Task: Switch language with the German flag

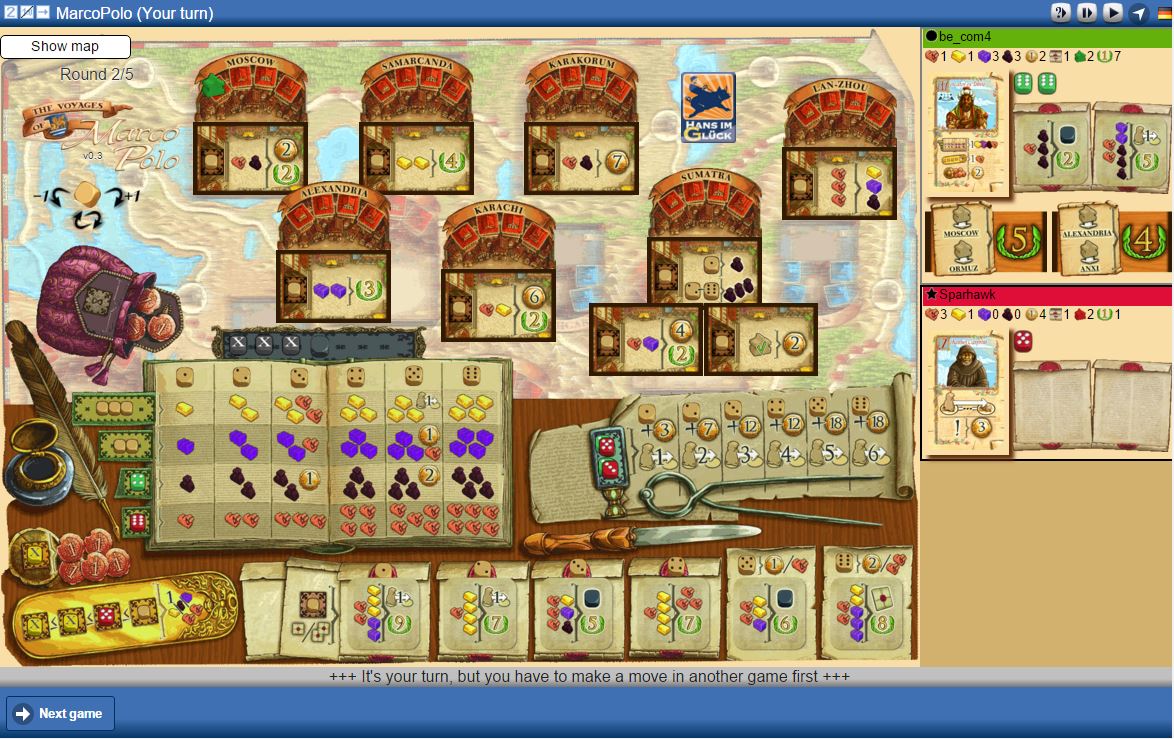Action: click(x=1165, y=13)
